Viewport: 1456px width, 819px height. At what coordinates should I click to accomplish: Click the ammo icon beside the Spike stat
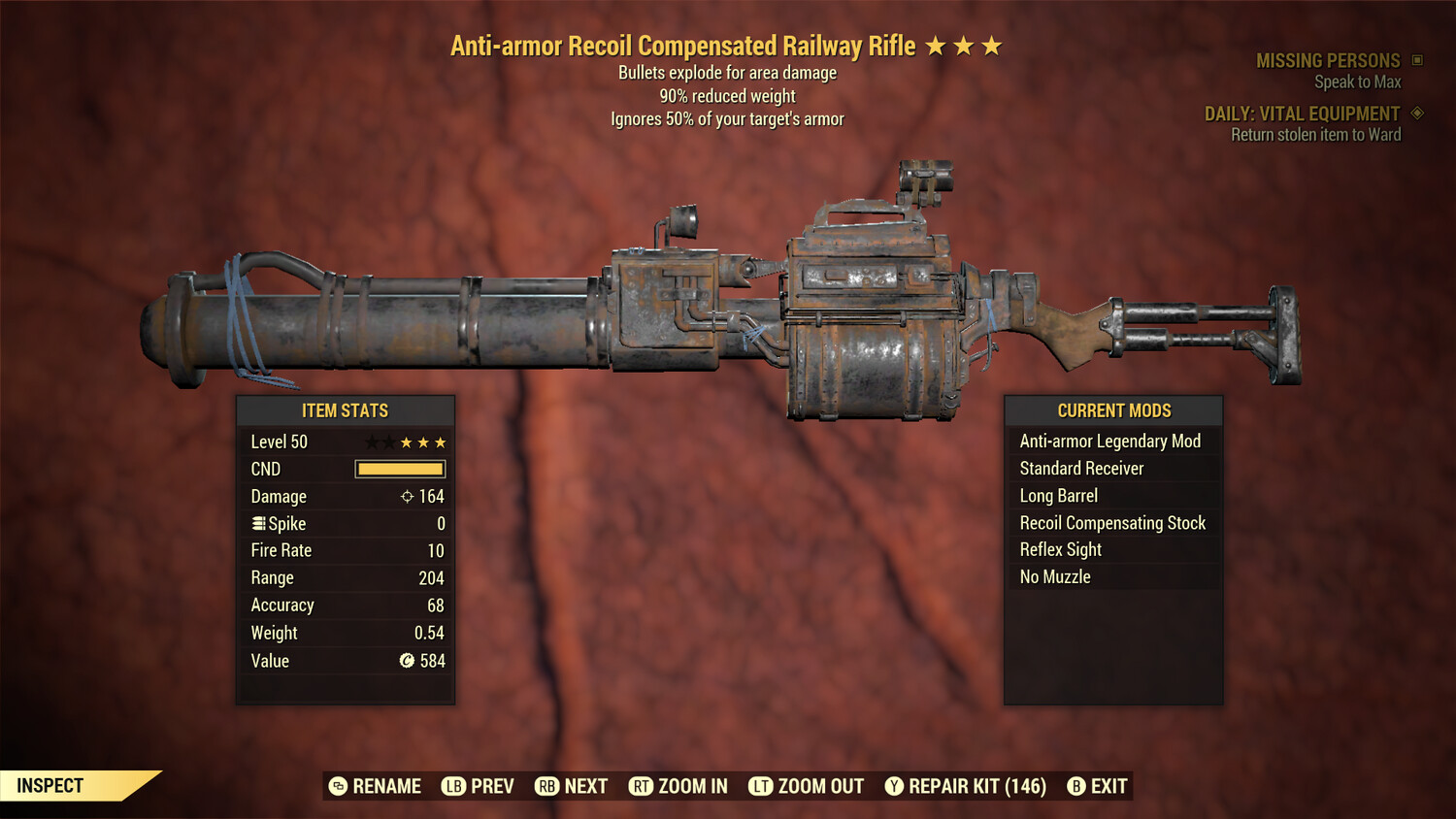pyautogui.click(x=257, y=523)
